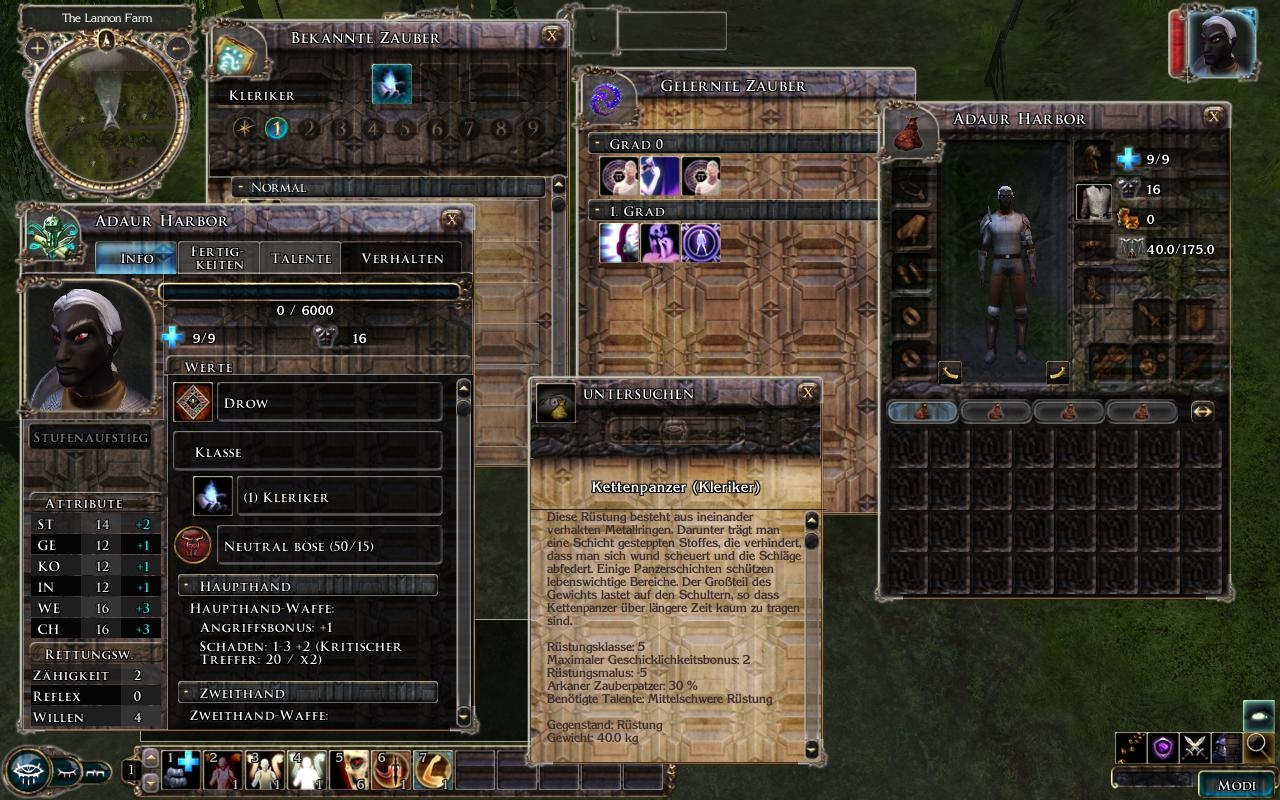Click the Stufenaufstieg level-up button
This screenshot has width=1280, height=800.
point(90,438)
